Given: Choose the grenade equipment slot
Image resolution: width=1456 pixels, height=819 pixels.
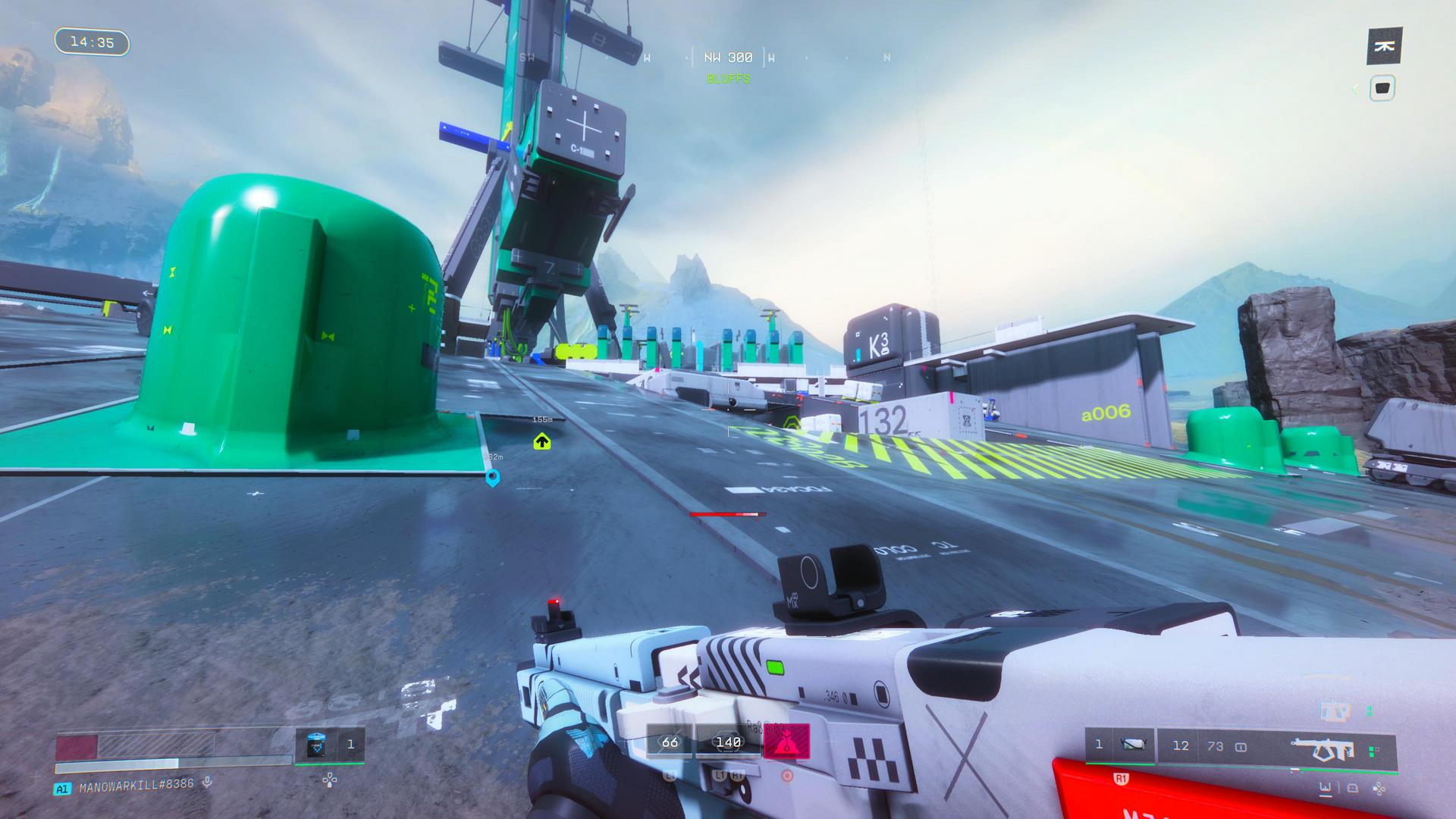Looking at the screenshot, I should click(1132, 745).
